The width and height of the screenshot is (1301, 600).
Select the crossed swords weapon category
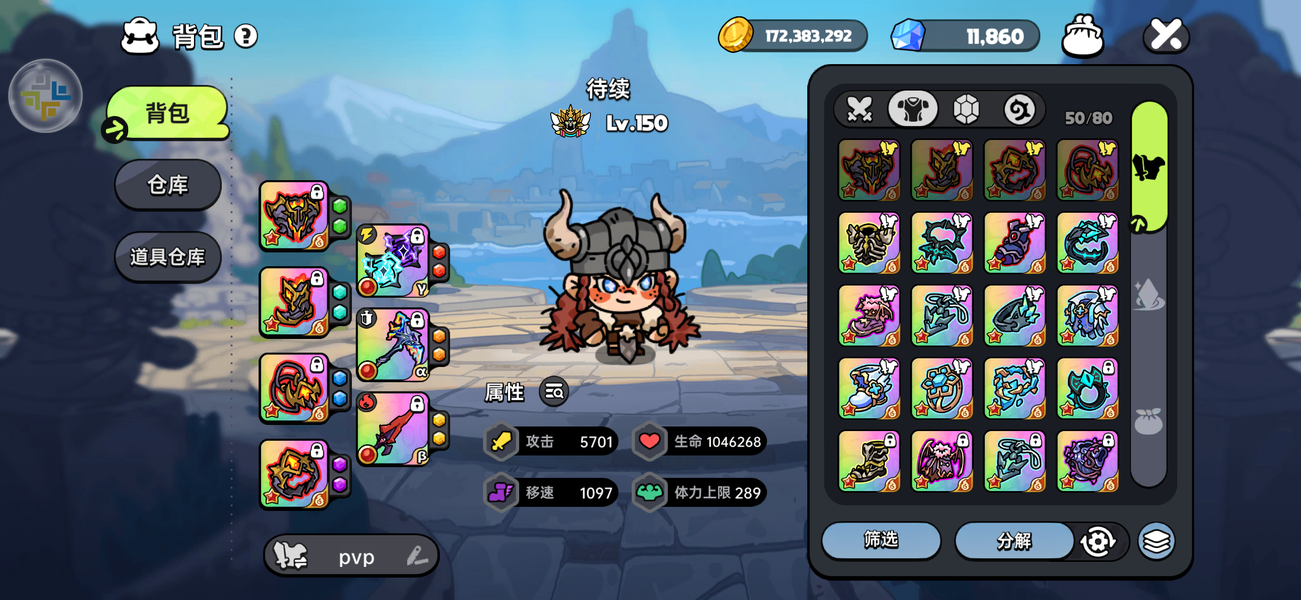point(860,109)
